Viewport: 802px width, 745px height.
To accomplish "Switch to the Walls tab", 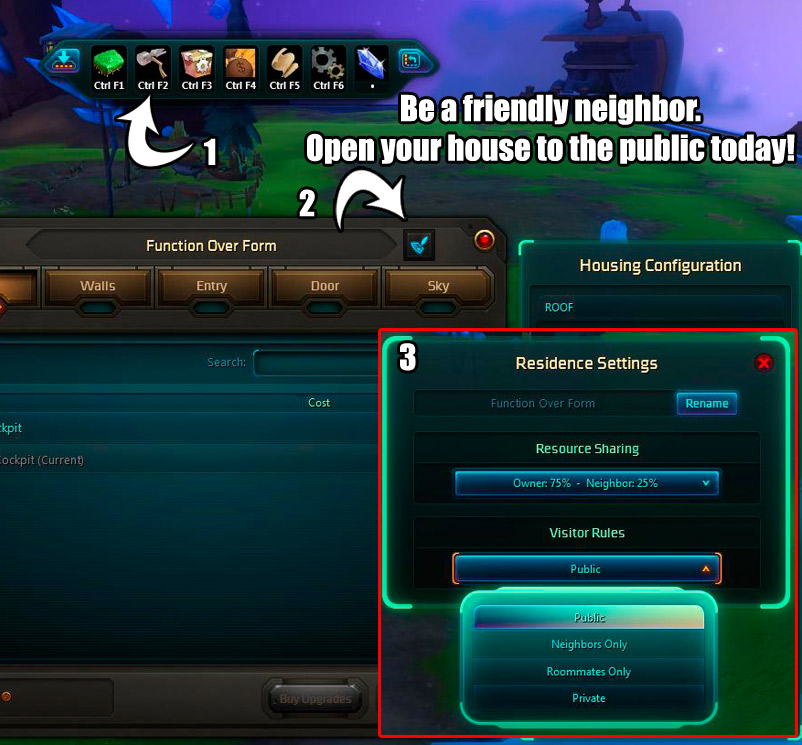I will click(98, 286).
